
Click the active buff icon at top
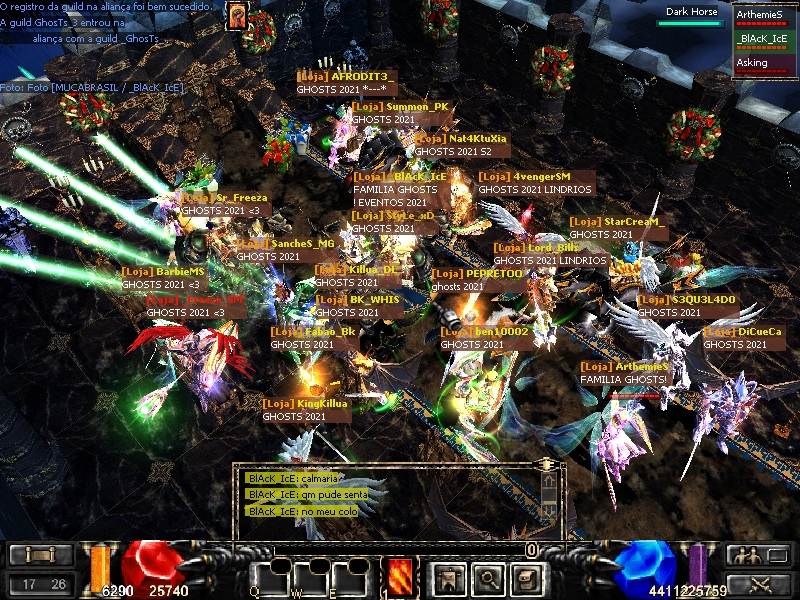tap(237, 16)
